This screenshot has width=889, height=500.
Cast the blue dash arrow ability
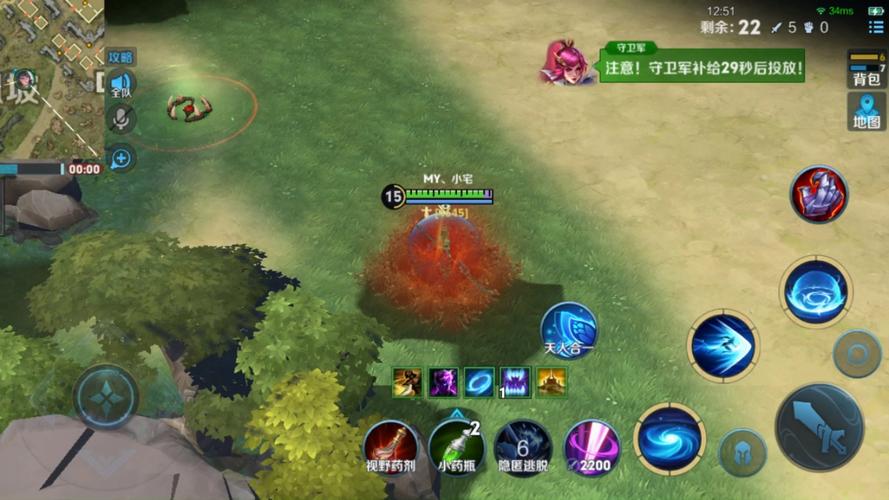tap(723, 346)
